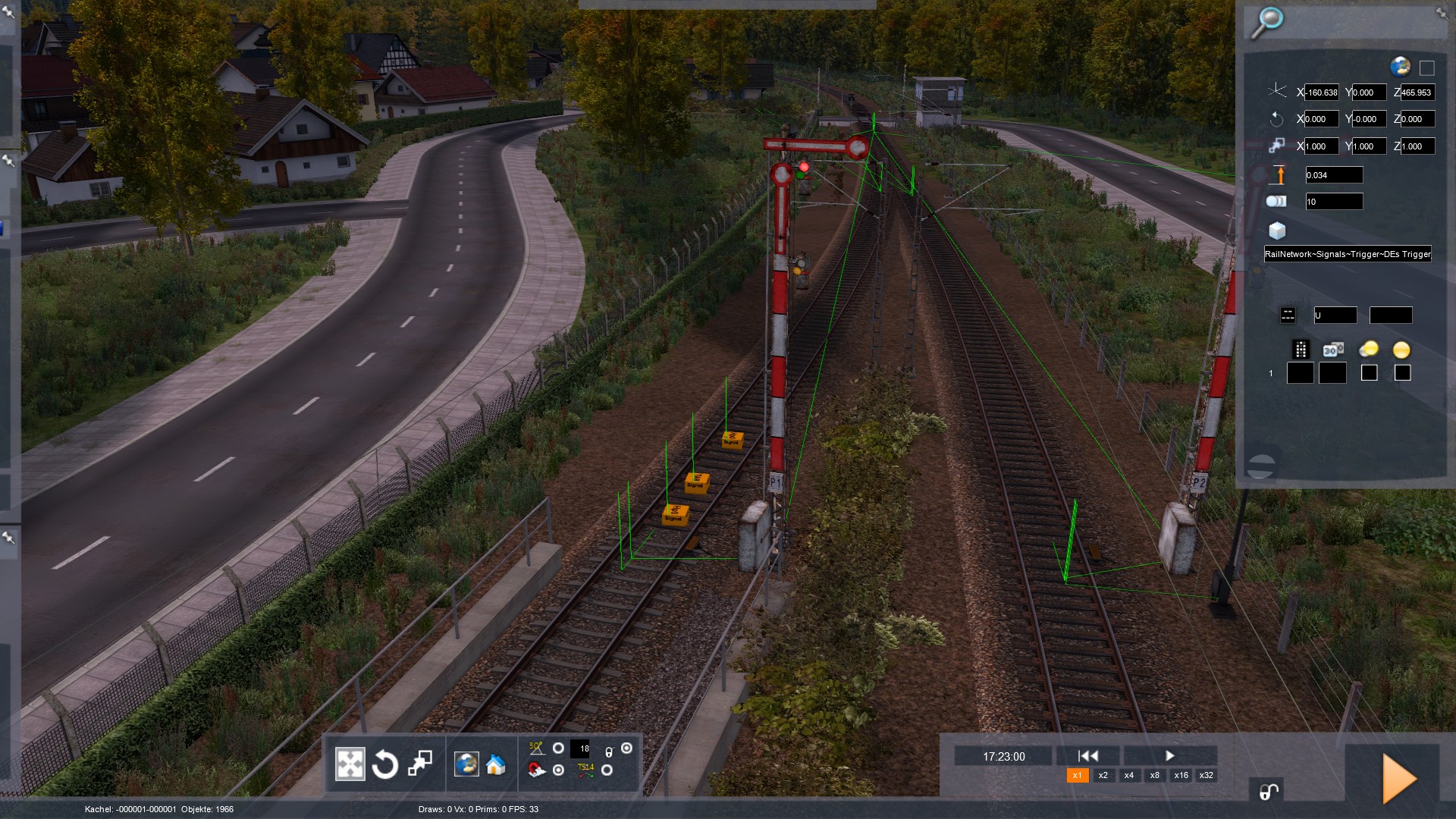
Task: Toggle the globe world-coordinates button in bottom toolbar
Action: point(466,764)
